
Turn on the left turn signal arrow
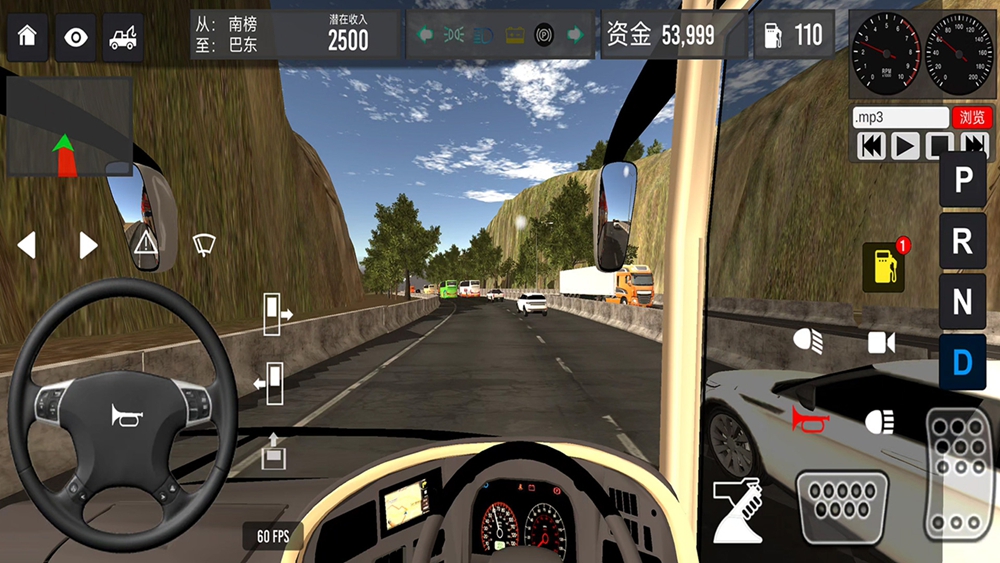(27, 245)
